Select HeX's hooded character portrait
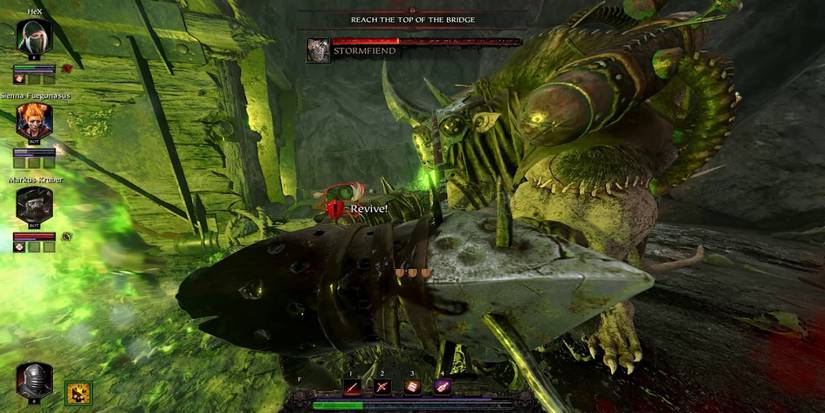Screen dimensions: 825x413 pyautogui.click(x=33, y=40)
